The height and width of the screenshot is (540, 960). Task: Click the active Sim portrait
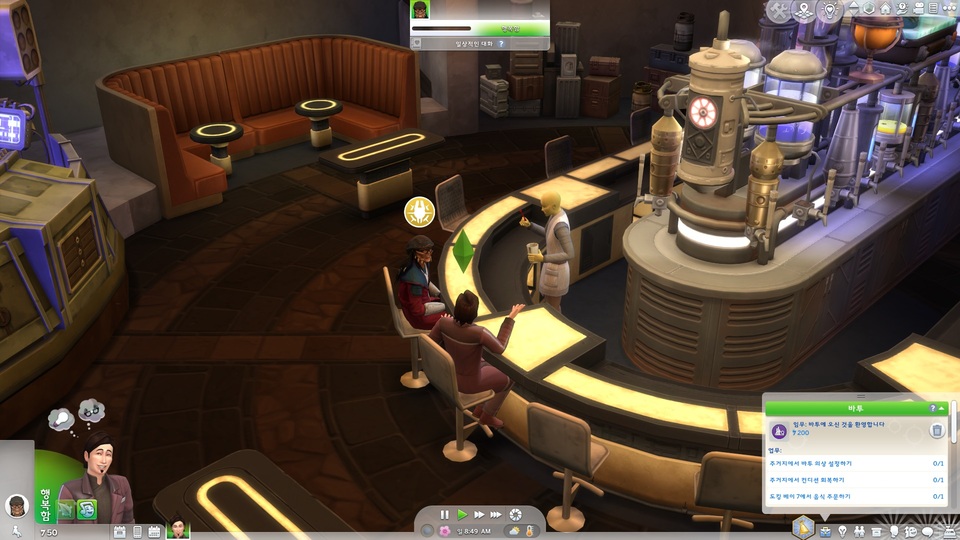pyautogui.click(x=97, y=478)
